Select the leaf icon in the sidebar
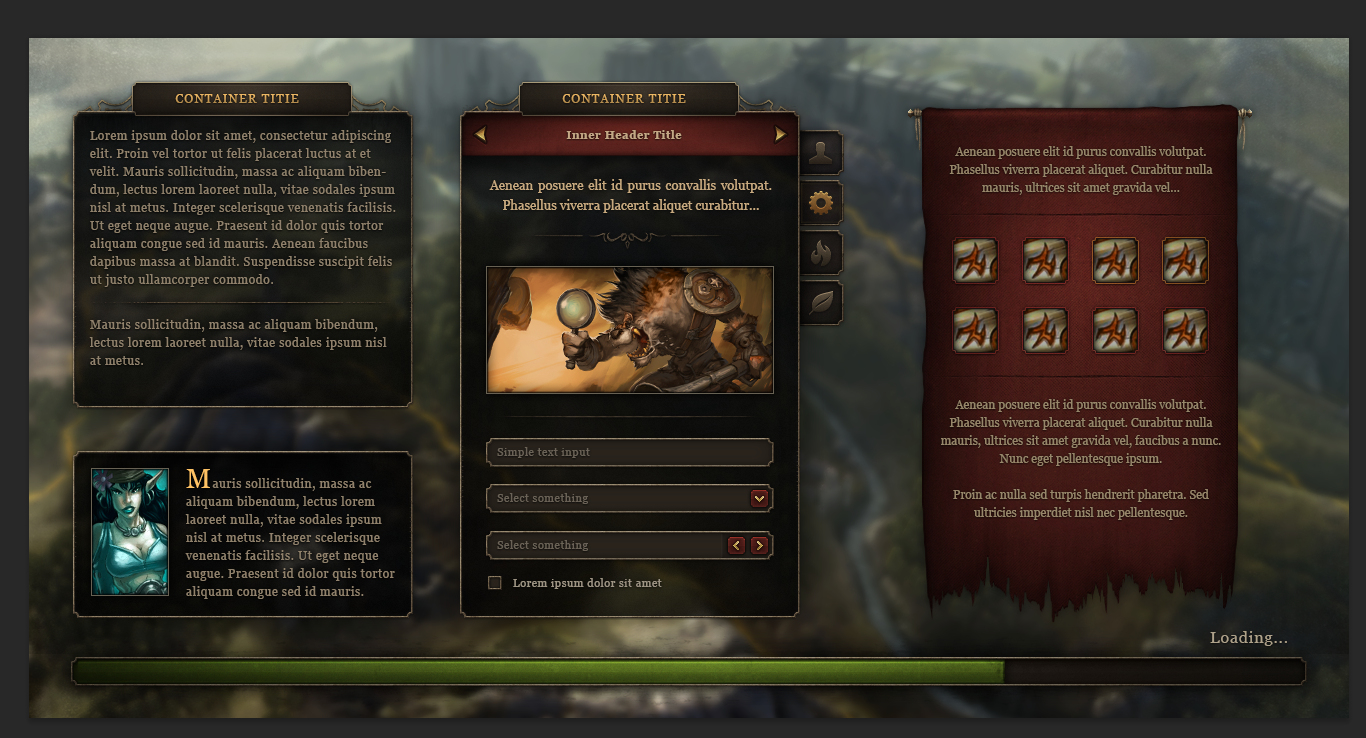Viewport: 1366px width, 738px height. tap(821, 302)
